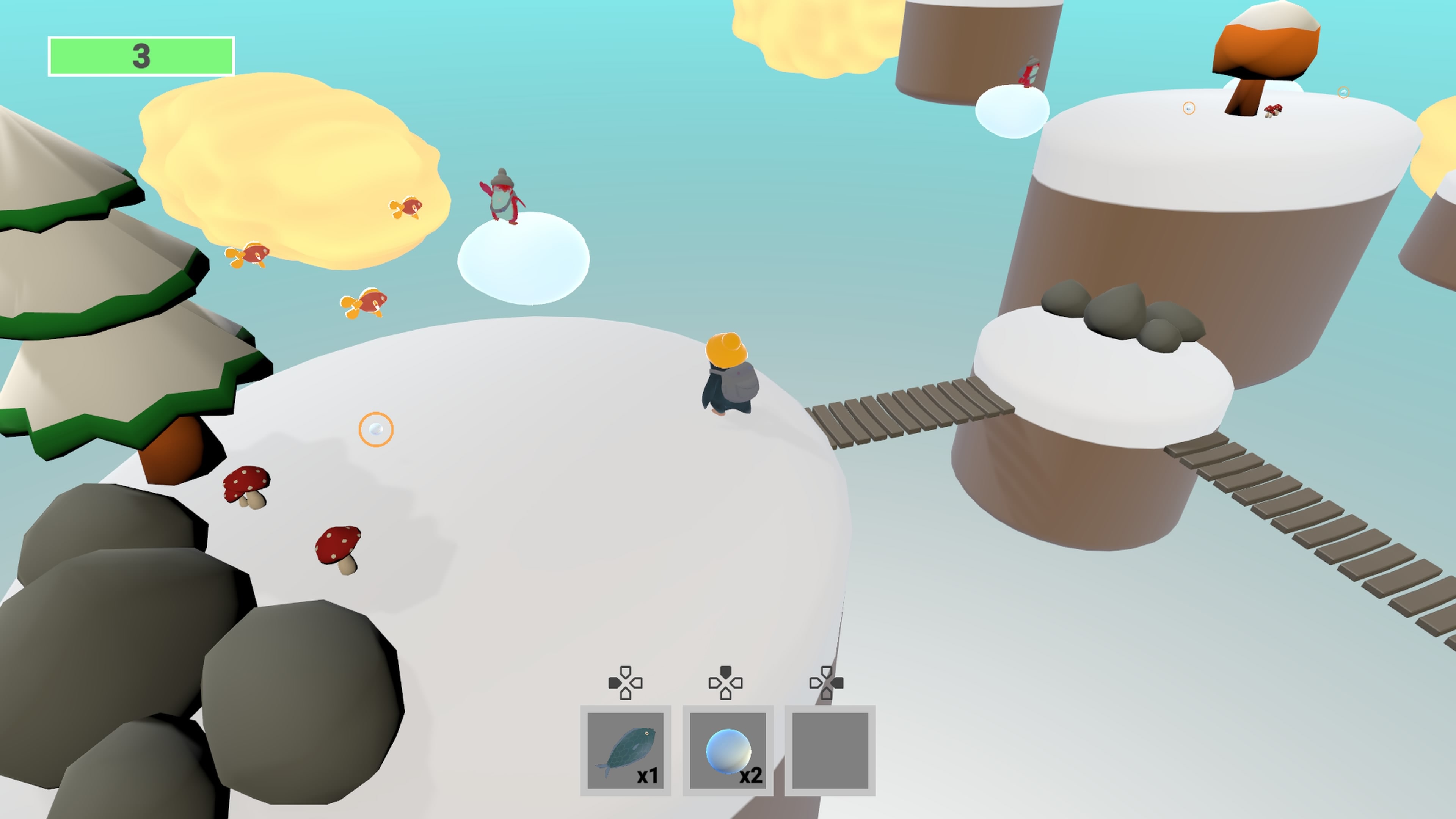1456x819 pixels.
Task: Click the green health bar showing 3
Action: pyautogui.click(x=141, y=55)
